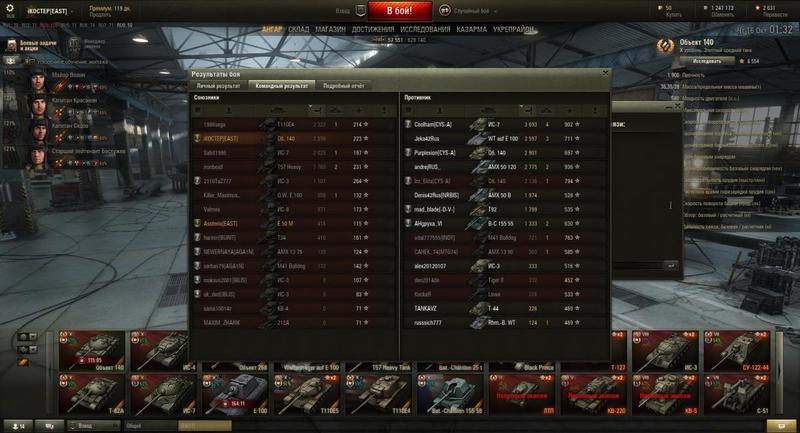Switch to the Личный результат tab
The image size is (800, 433).
pyautogui.click(x=219, y=86)
